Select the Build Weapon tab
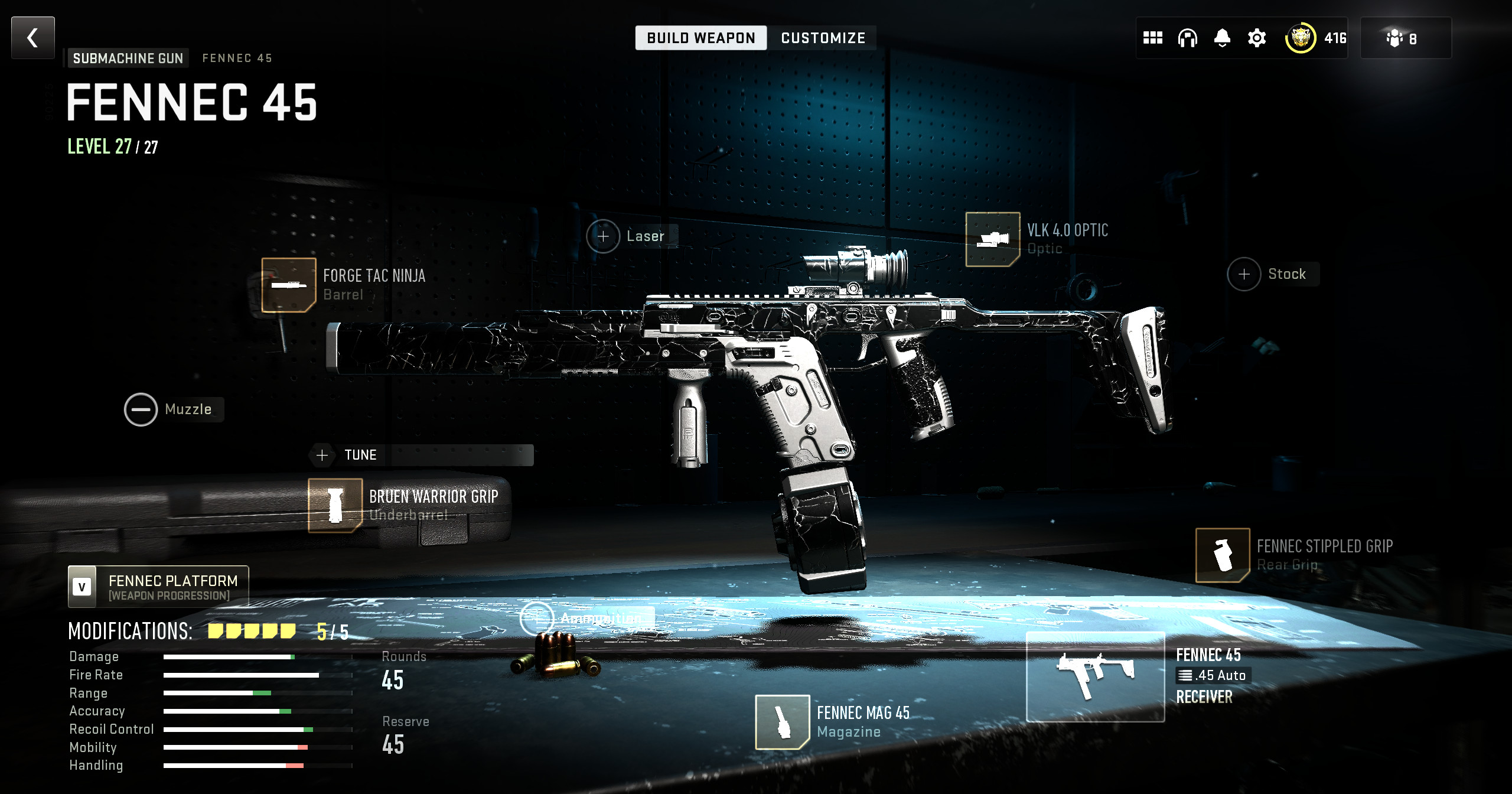This screenshot has height=794, width=1512. (x=700, y=38)
